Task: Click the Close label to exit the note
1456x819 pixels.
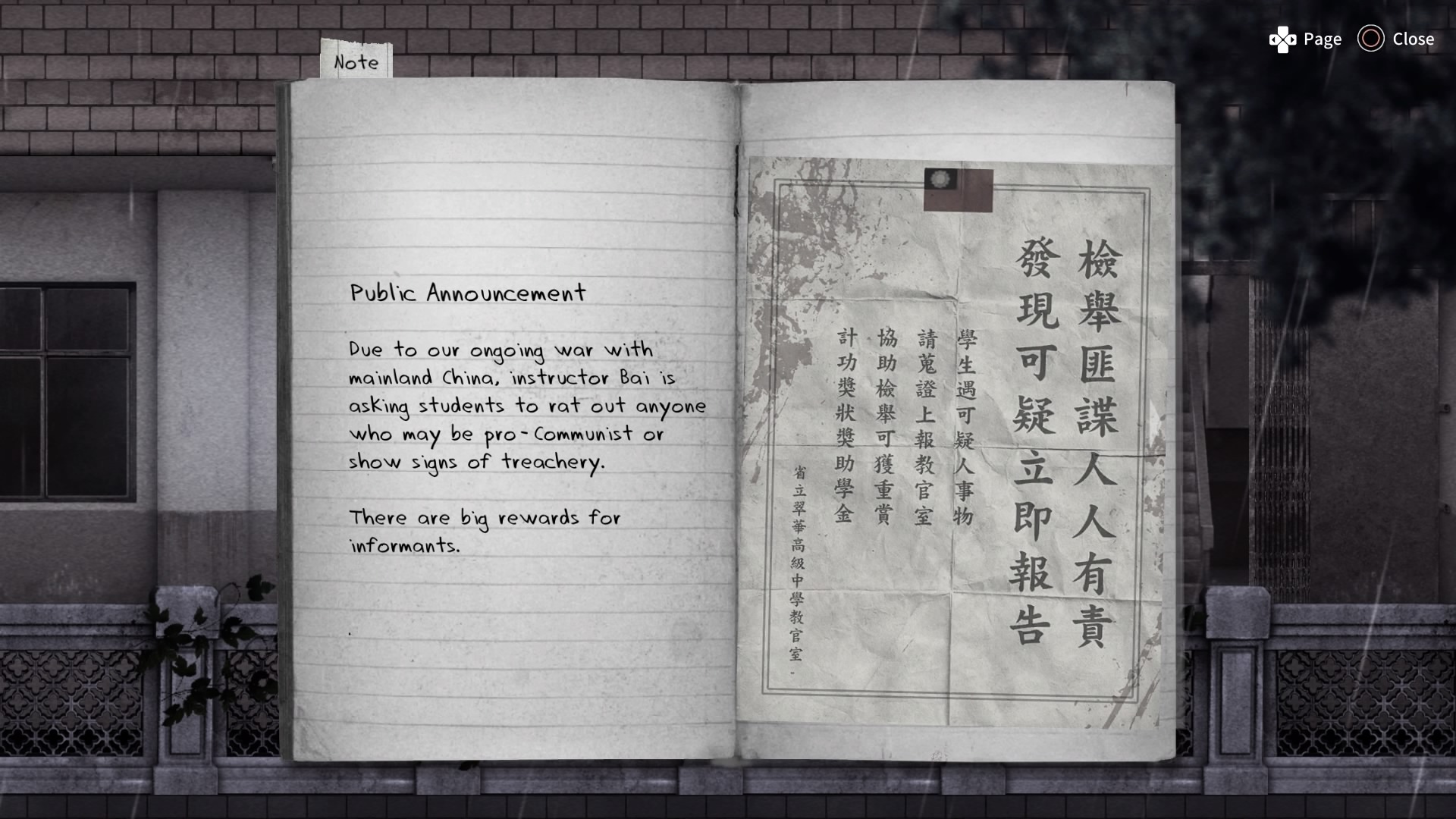Action: [1414, 39]
